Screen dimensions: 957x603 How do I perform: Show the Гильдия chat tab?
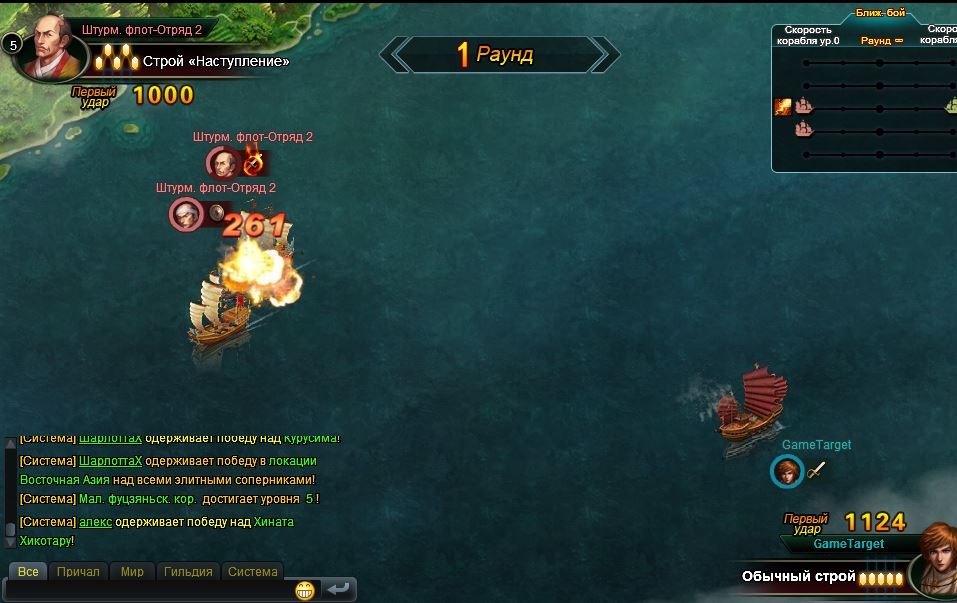188,572
